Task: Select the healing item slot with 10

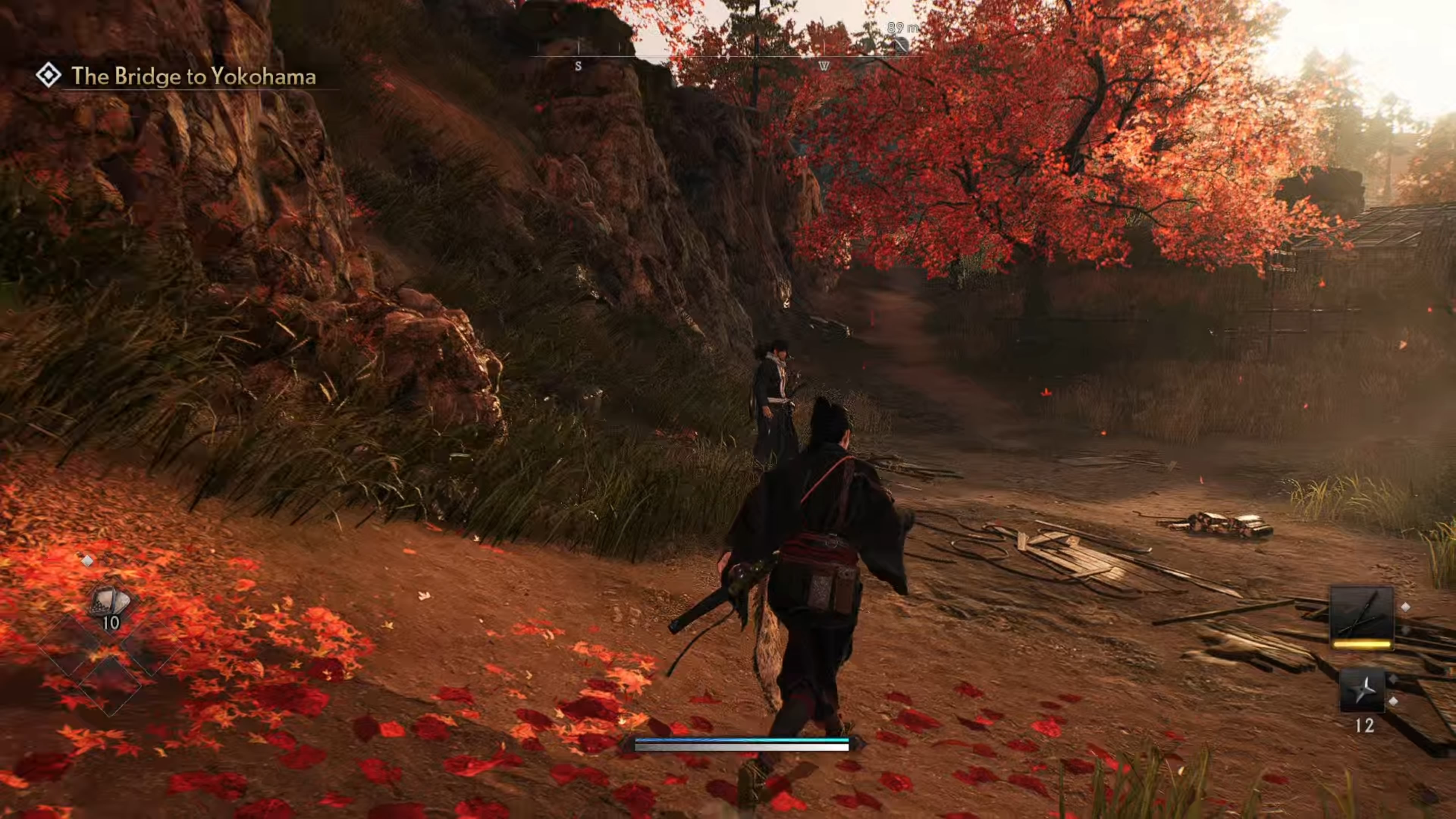Action: [110, 605]
